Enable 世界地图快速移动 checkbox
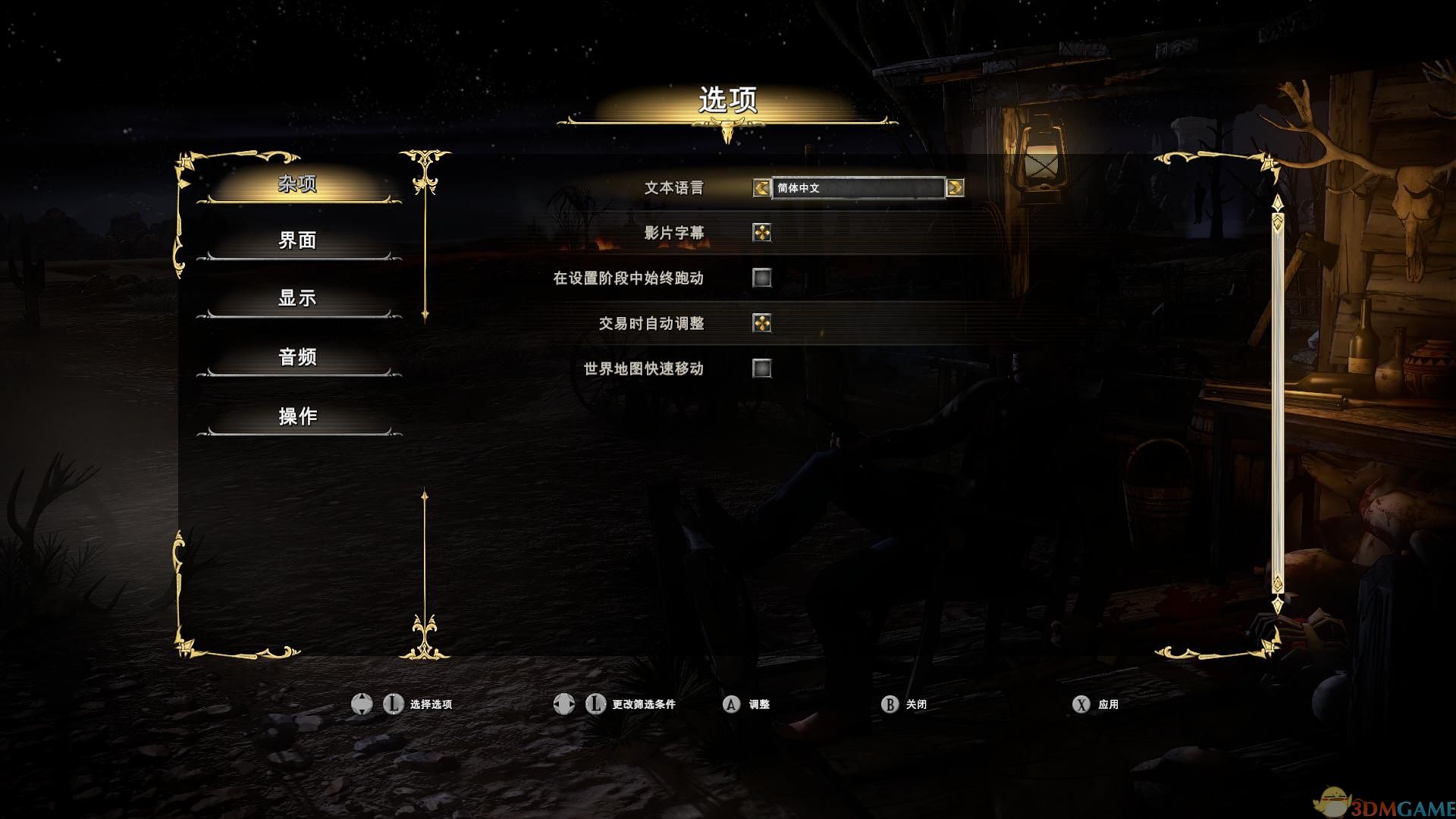 coord(761,369)
